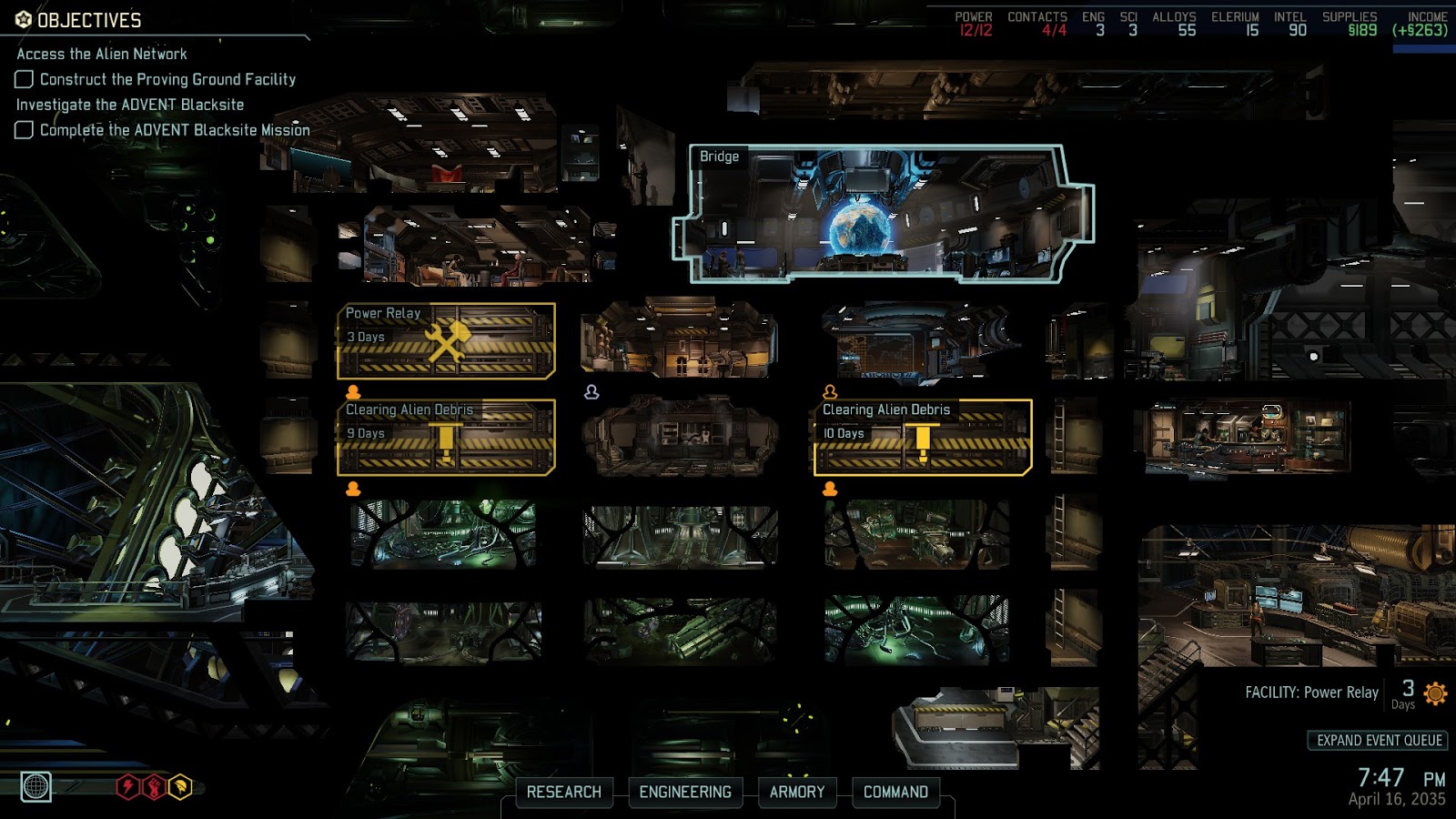Open the Geoscape globe icon
1456x819 pixels.
[36, 786]
